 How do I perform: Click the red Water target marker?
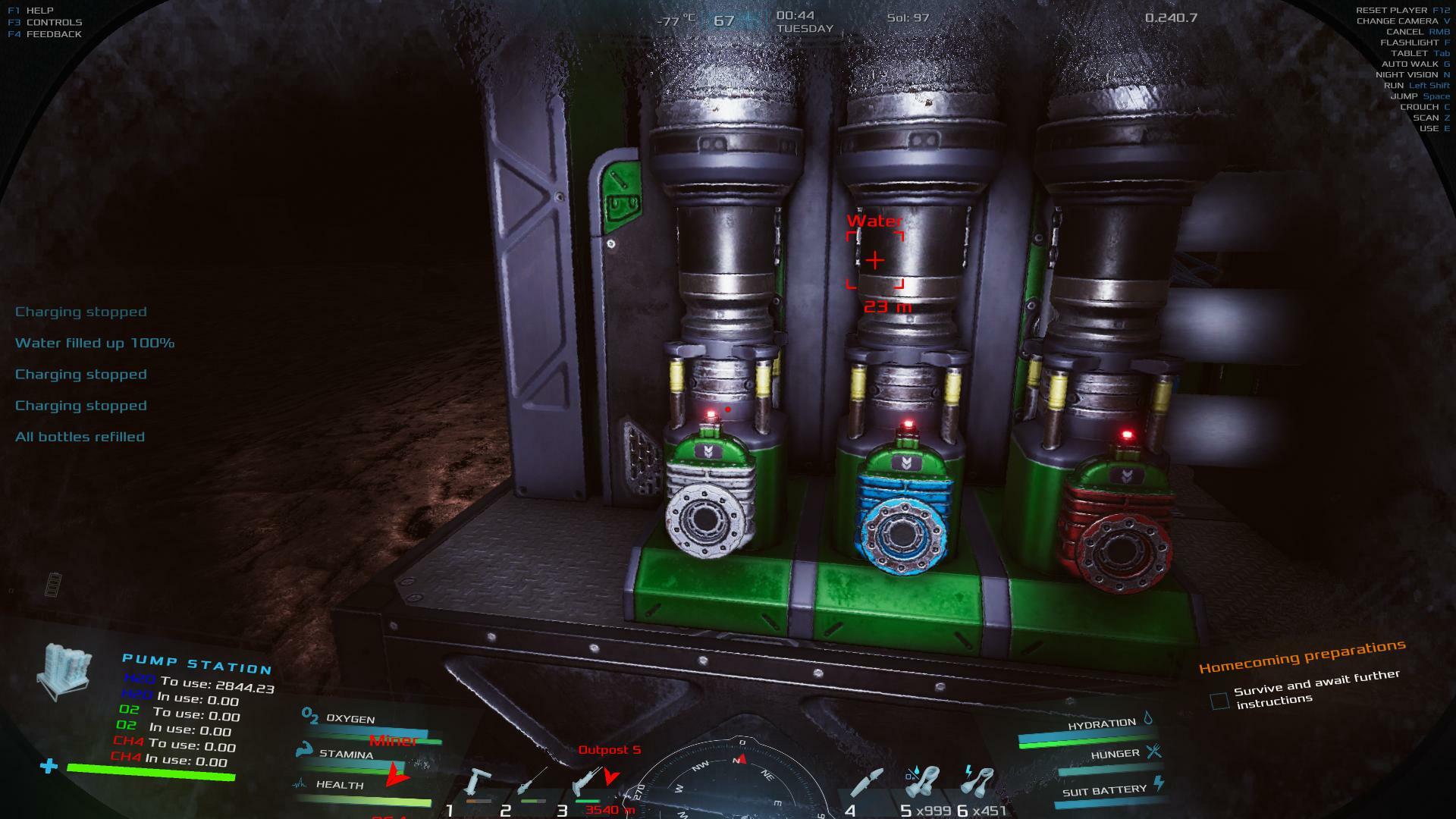(875, 260)
